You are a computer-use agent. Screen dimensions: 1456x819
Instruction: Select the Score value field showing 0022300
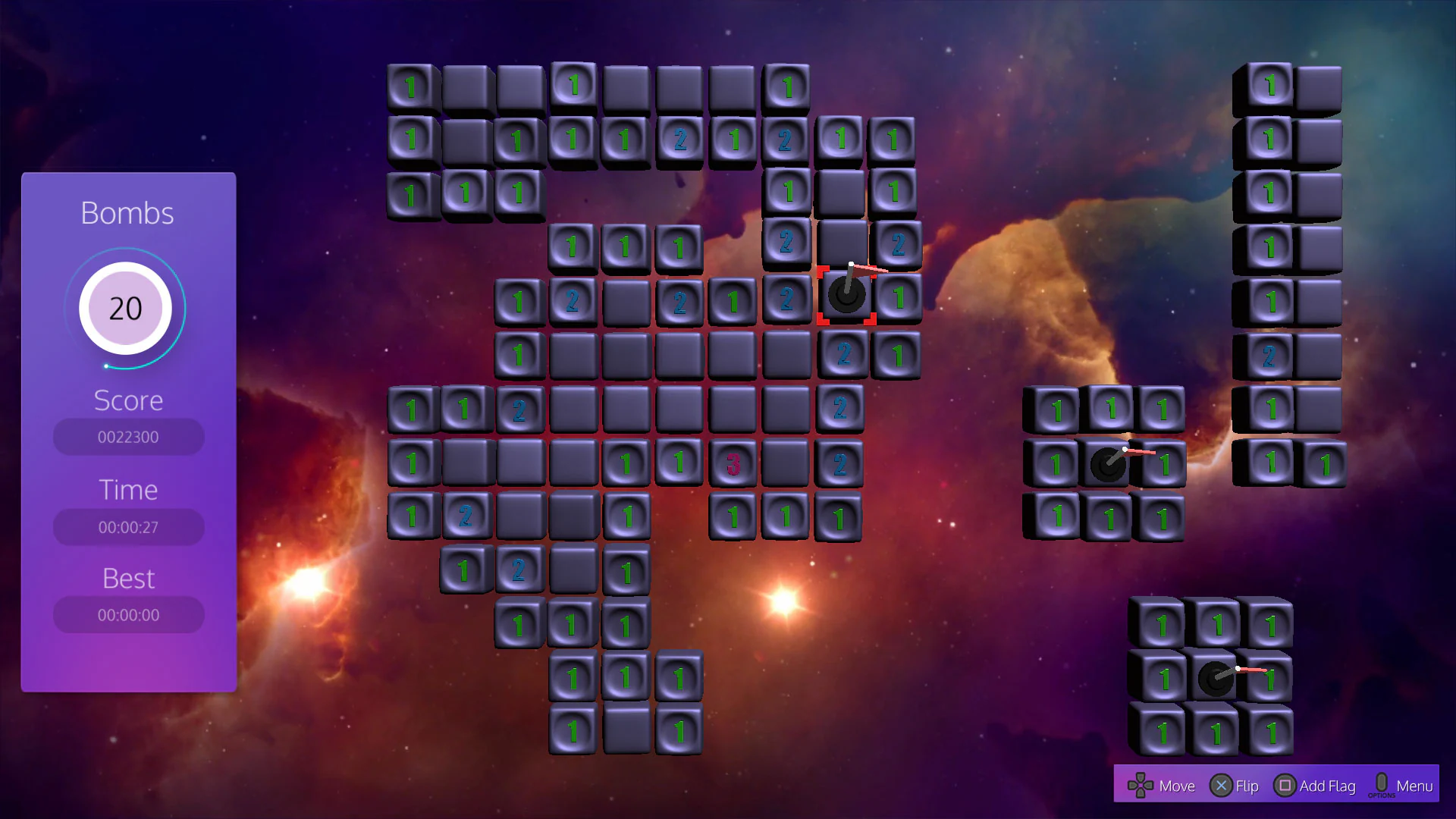pos(127,436)
